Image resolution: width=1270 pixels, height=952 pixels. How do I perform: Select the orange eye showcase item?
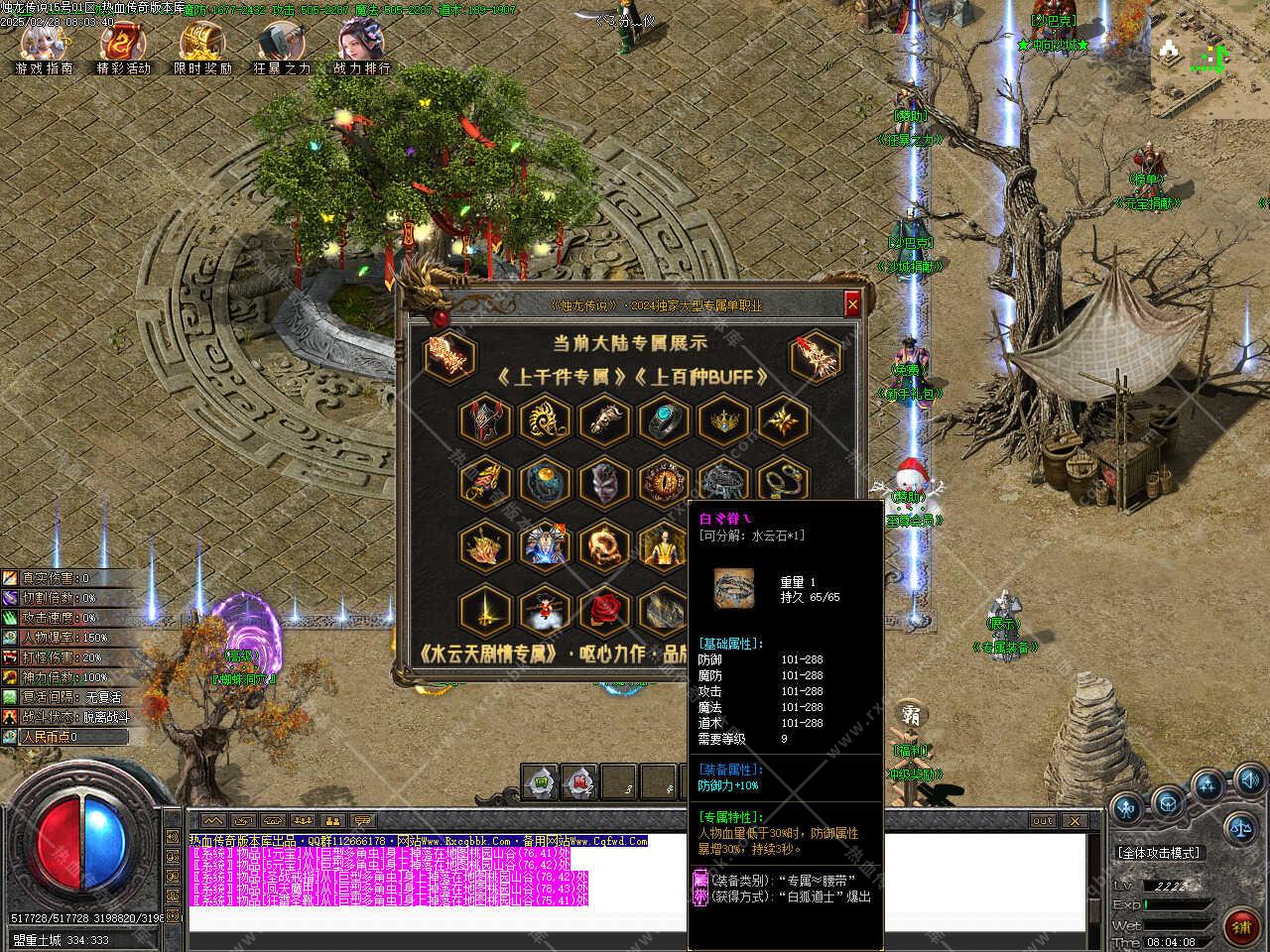coord(664,483)
